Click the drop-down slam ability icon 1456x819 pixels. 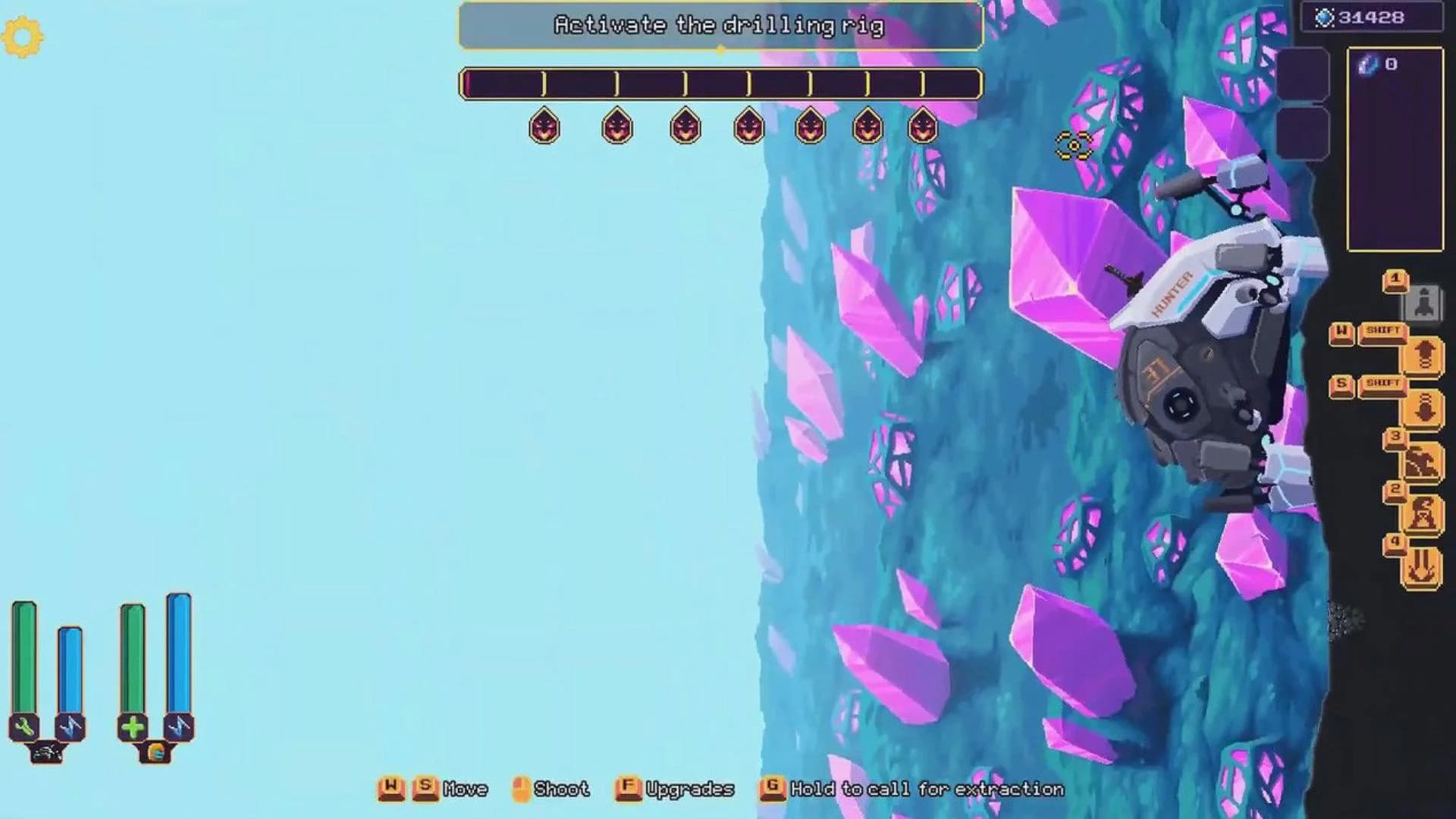(x=1425, y=407)
